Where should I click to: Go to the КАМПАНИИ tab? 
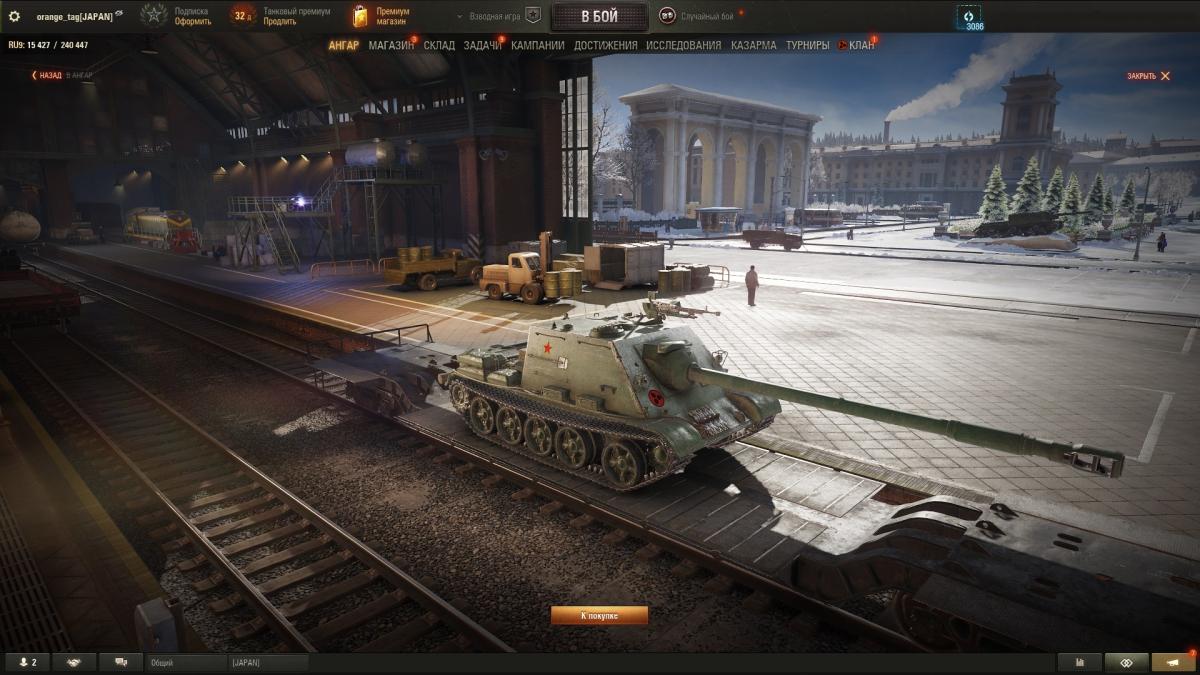click(x=537, y=45)
